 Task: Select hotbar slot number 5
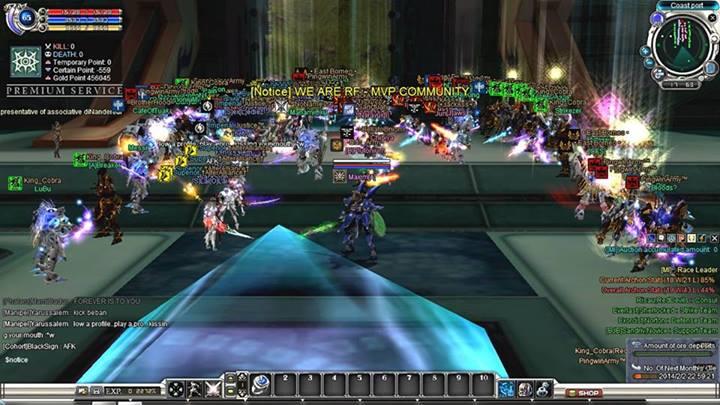coord(359,385)
